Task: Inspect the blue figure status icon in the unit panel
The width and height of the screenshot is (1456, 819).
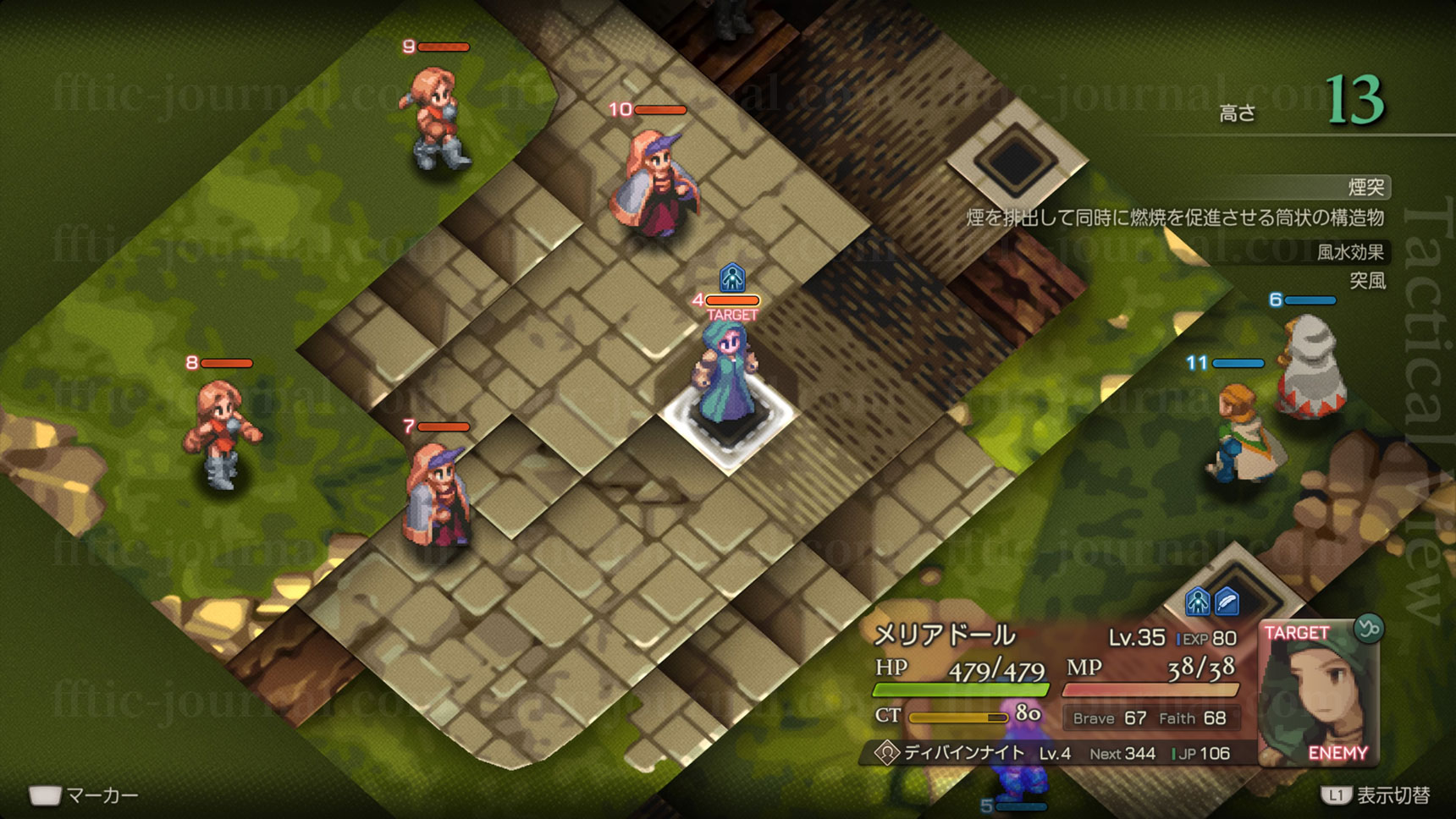Action: (x=1197, y=602)
